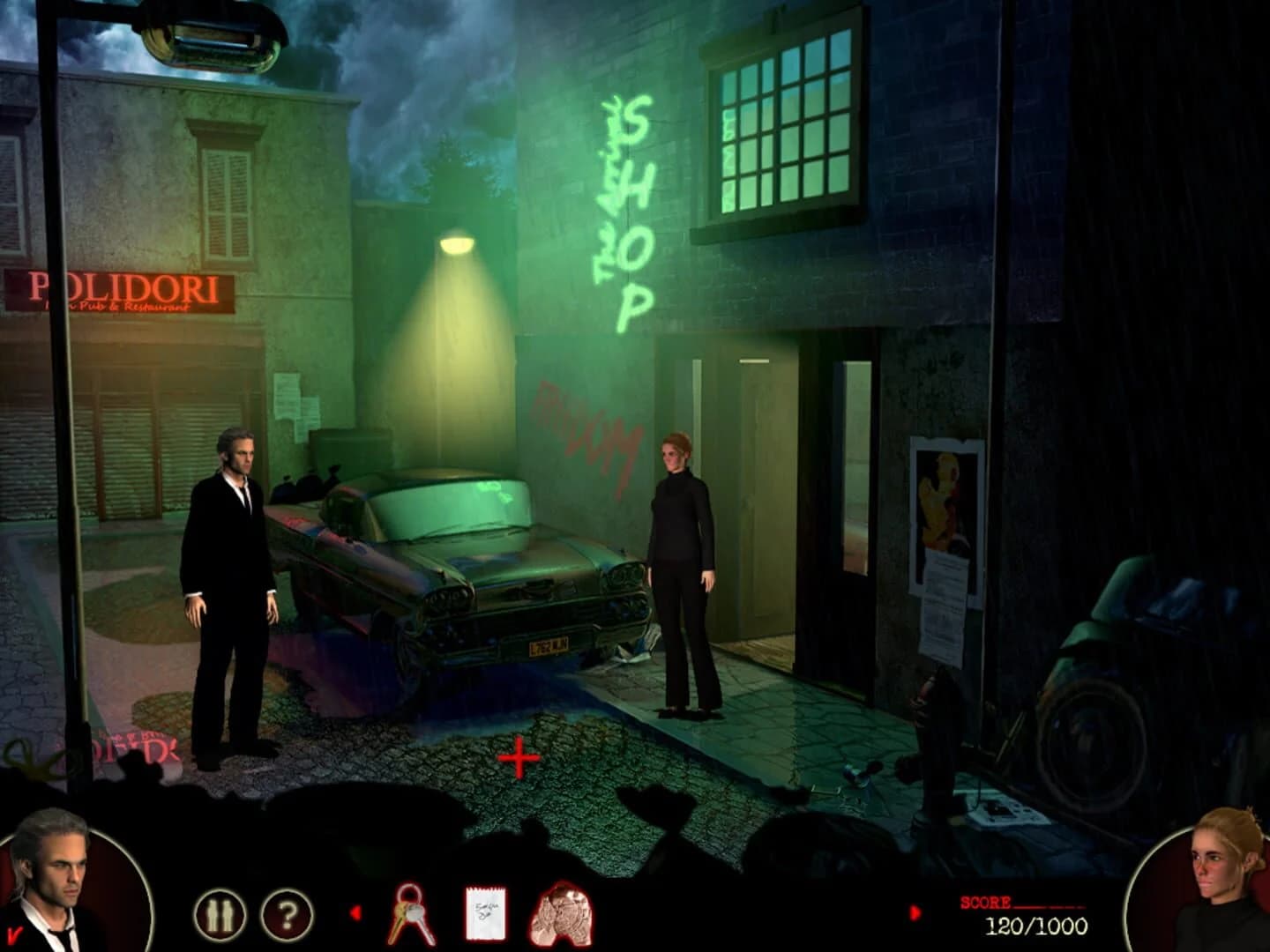1270x952 pixels.
Task: Click the red crosshair cursor marker
Action: point(519,756)
